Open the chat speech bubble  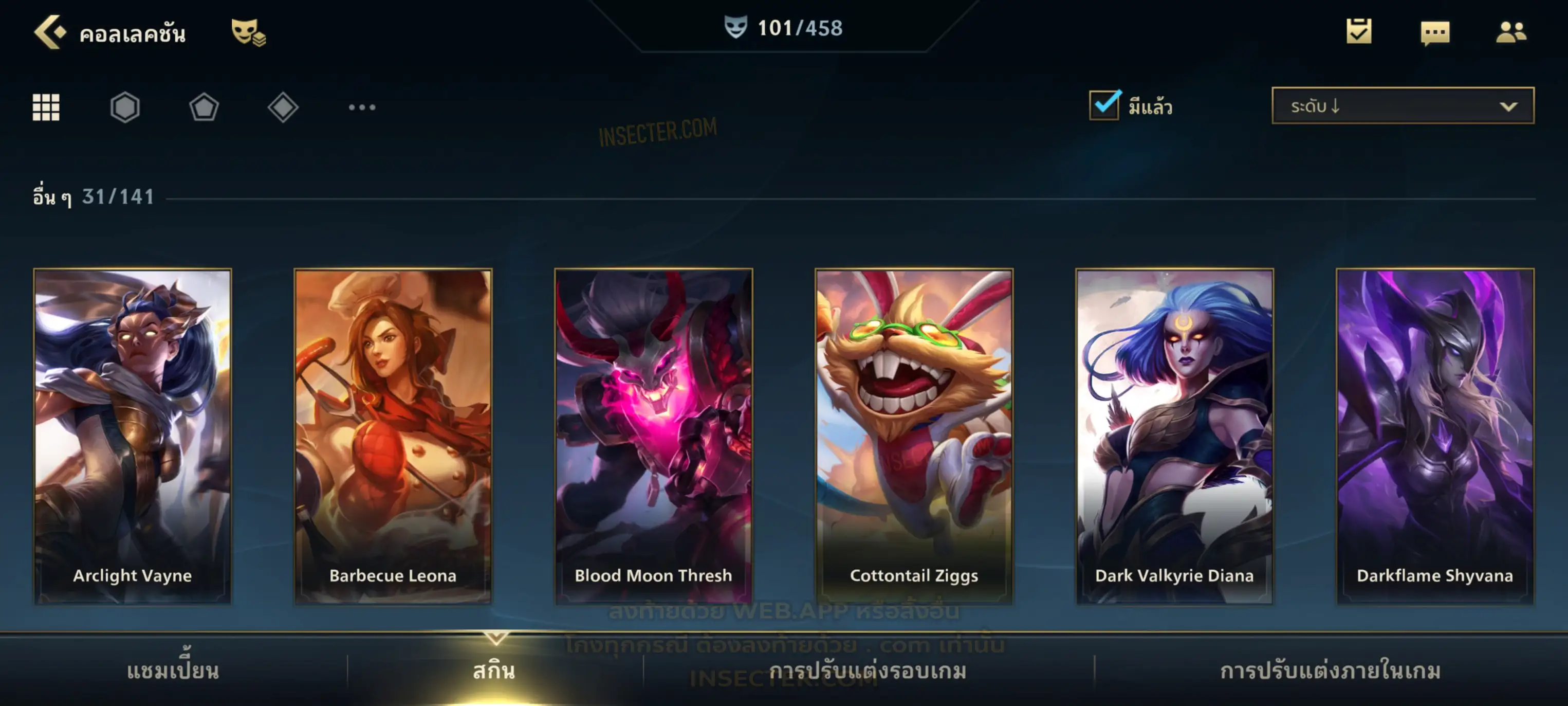click(x=1435, y=33)
